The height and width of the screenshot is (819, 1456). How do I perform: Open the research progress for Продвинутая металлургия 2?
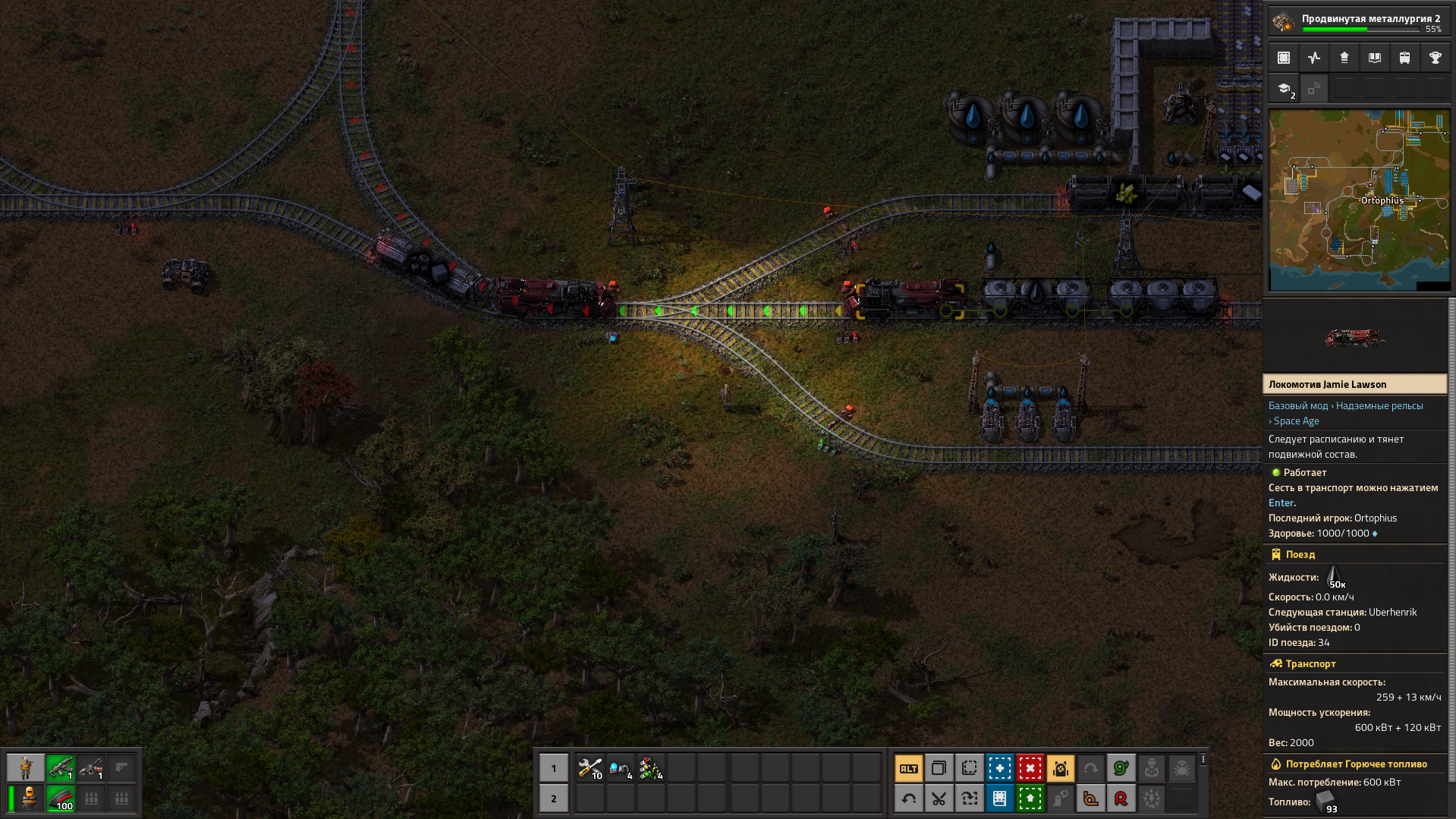[x=1358, y=22]
